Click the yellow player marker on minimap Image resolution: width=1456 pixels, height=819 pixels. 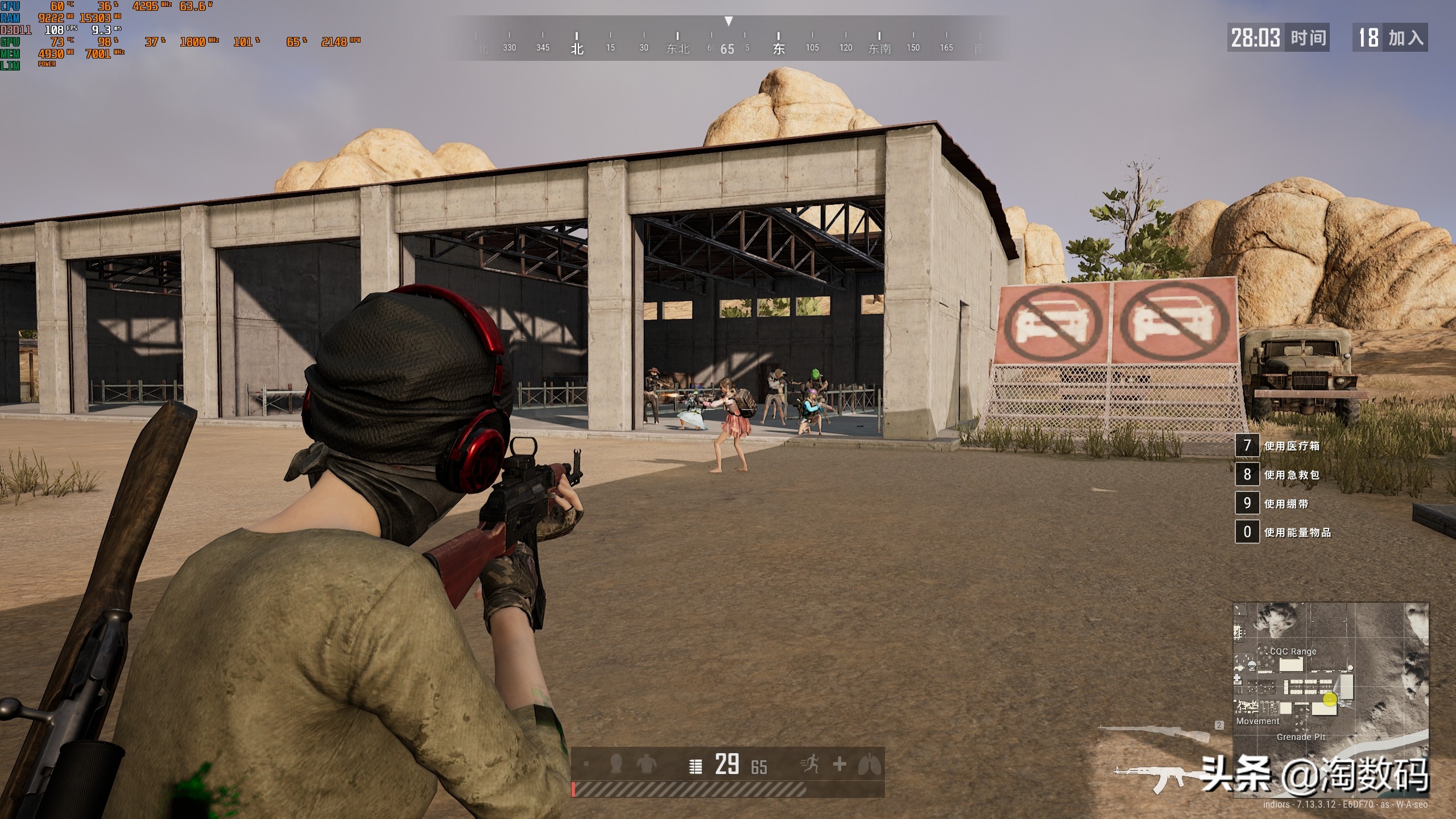tap(1329, 700)
